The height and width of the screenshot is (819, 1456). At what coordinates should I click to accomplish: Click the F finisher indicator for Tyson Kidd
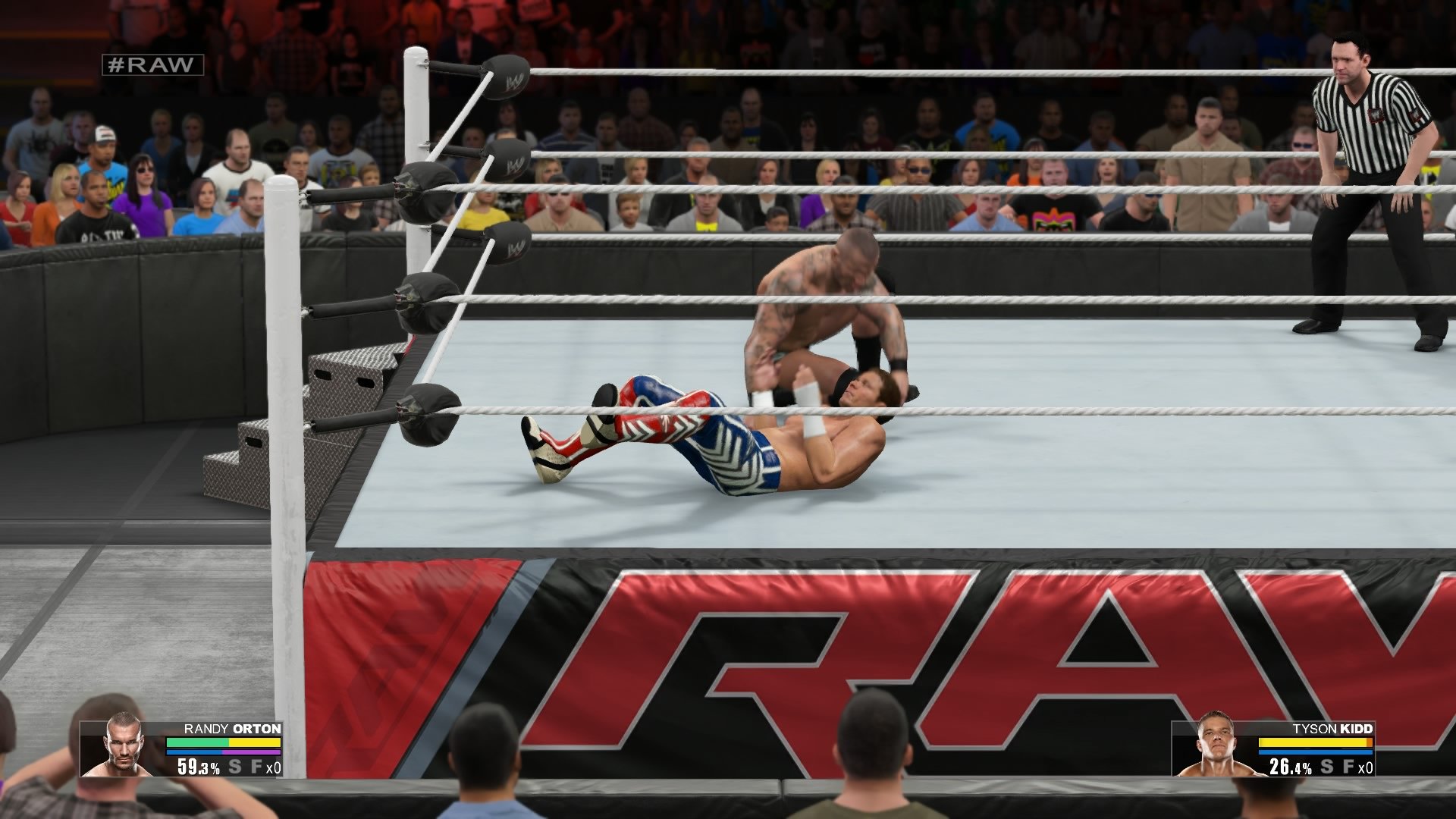tap(1348, 766)
